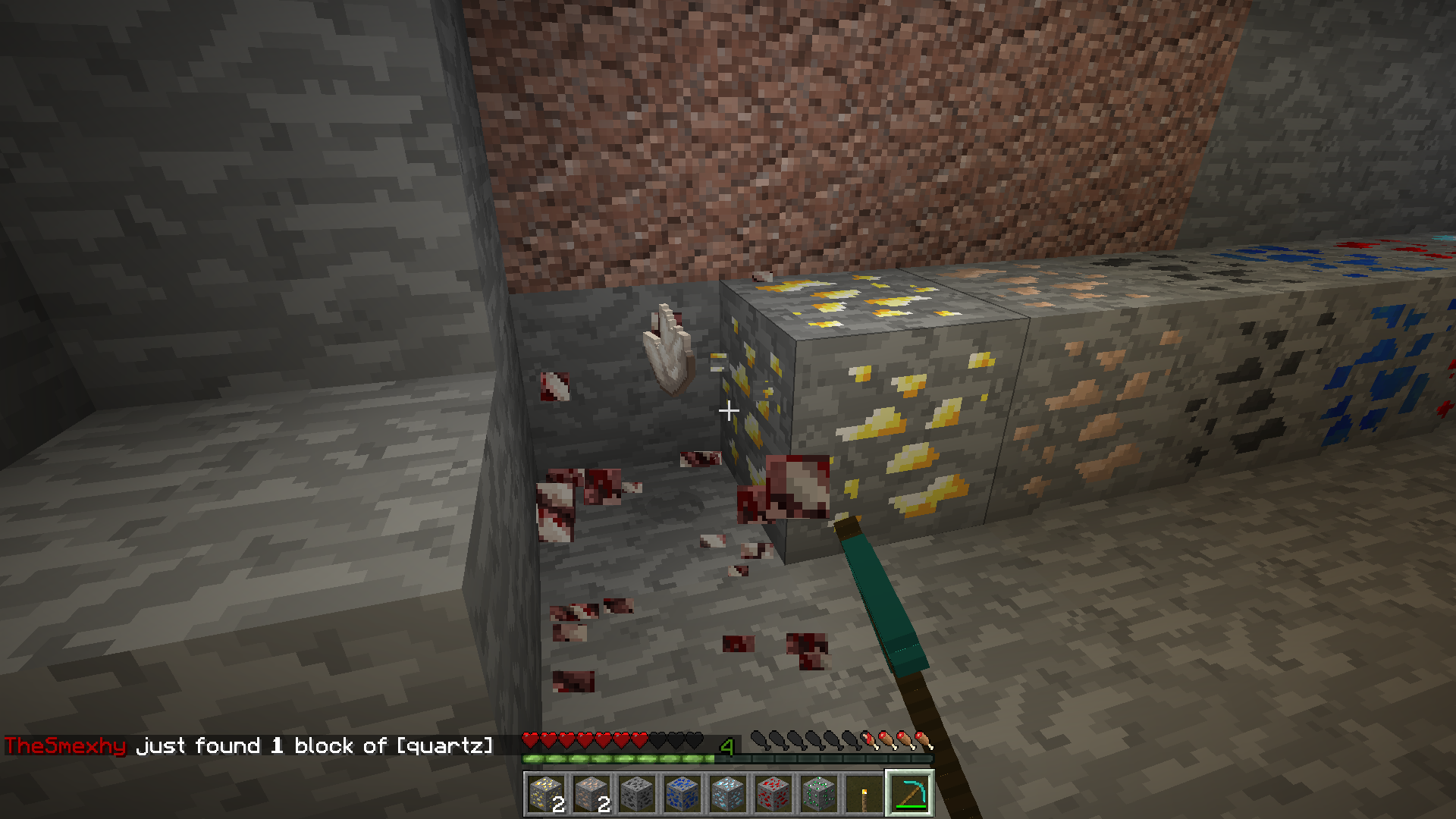Click the quartz found chat message
The image size is (1456, 819).
point(249,746)
